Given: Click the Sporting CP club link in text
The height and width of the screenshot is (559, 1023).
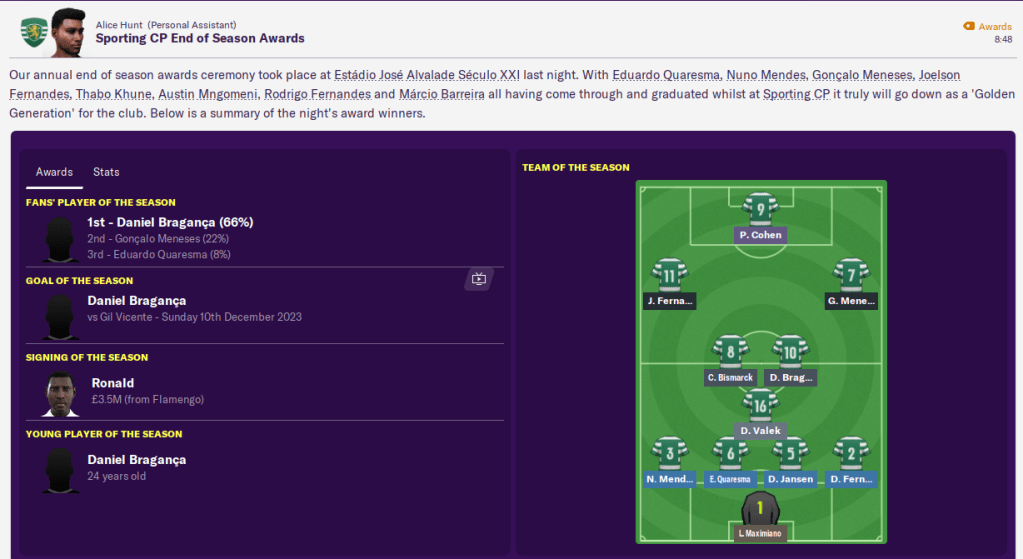Looking at the screenshot, I should (x=796, y=94).
